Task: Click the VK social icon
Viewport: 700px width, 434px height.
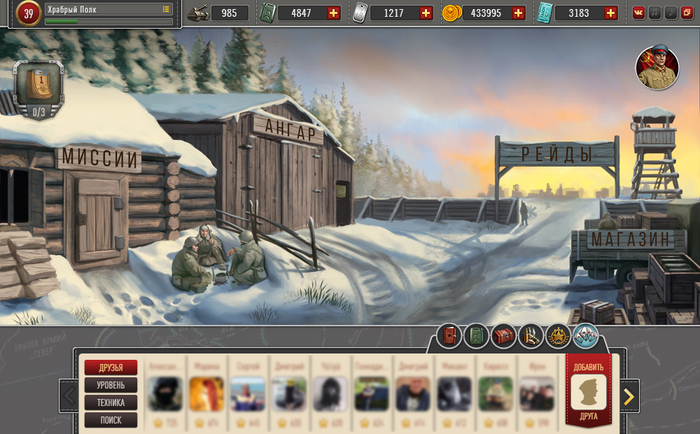Action: 639,13
